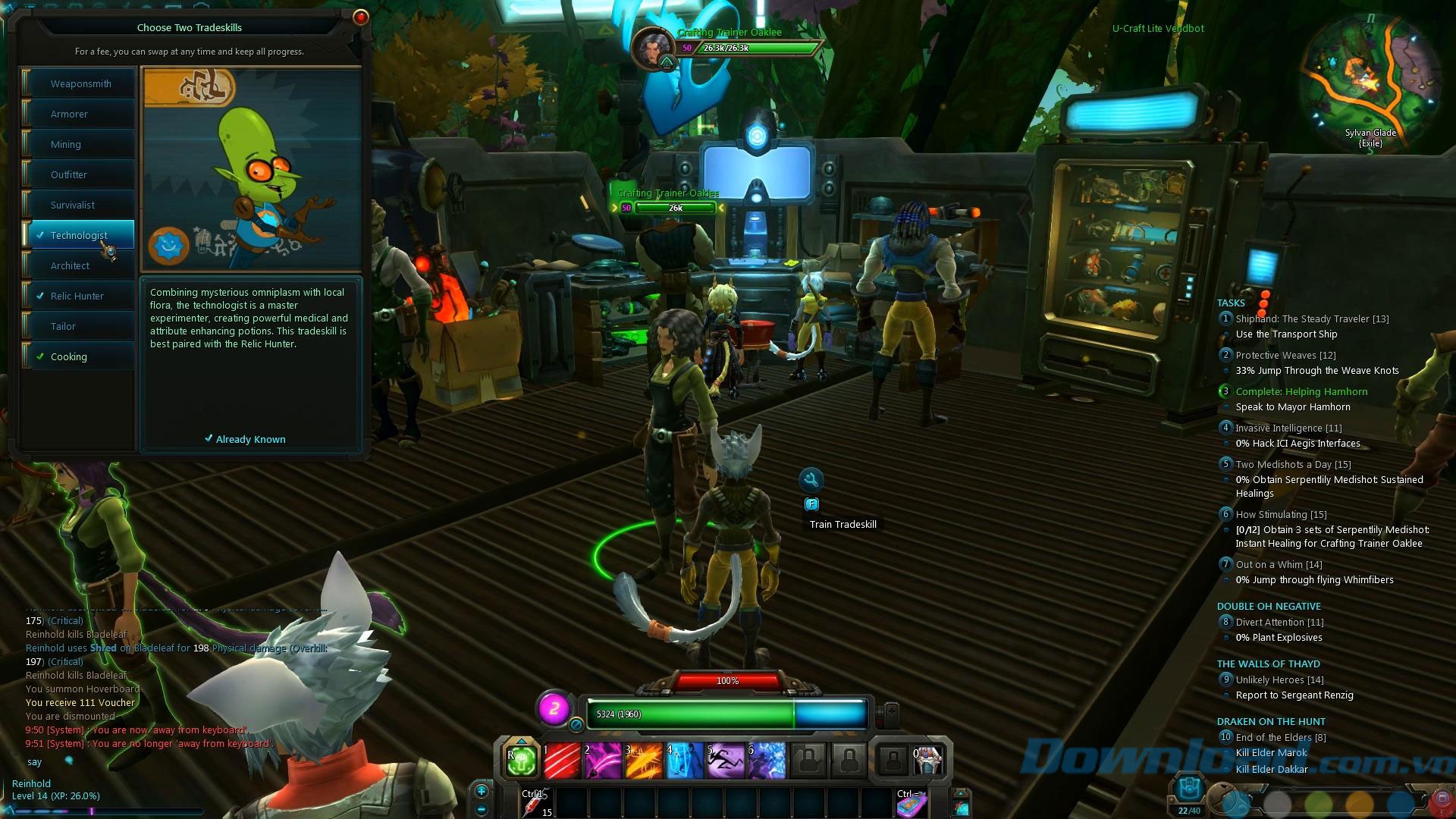The image size is (1456, 819).
Task: Activate the sprint ability in slot 5
Action: click(724, 761)
